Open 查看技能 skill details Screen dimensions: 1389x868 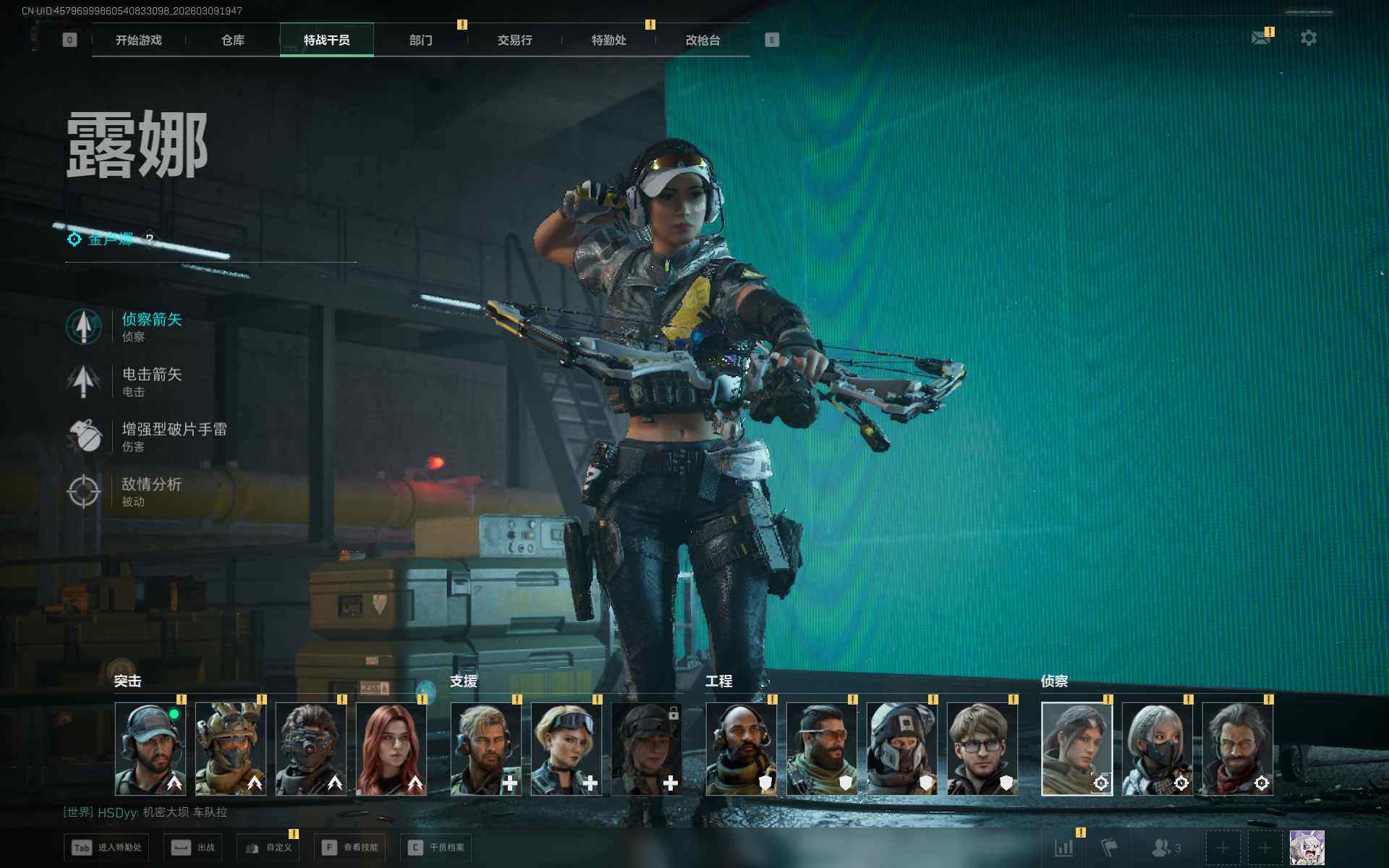tap(350, 848)
